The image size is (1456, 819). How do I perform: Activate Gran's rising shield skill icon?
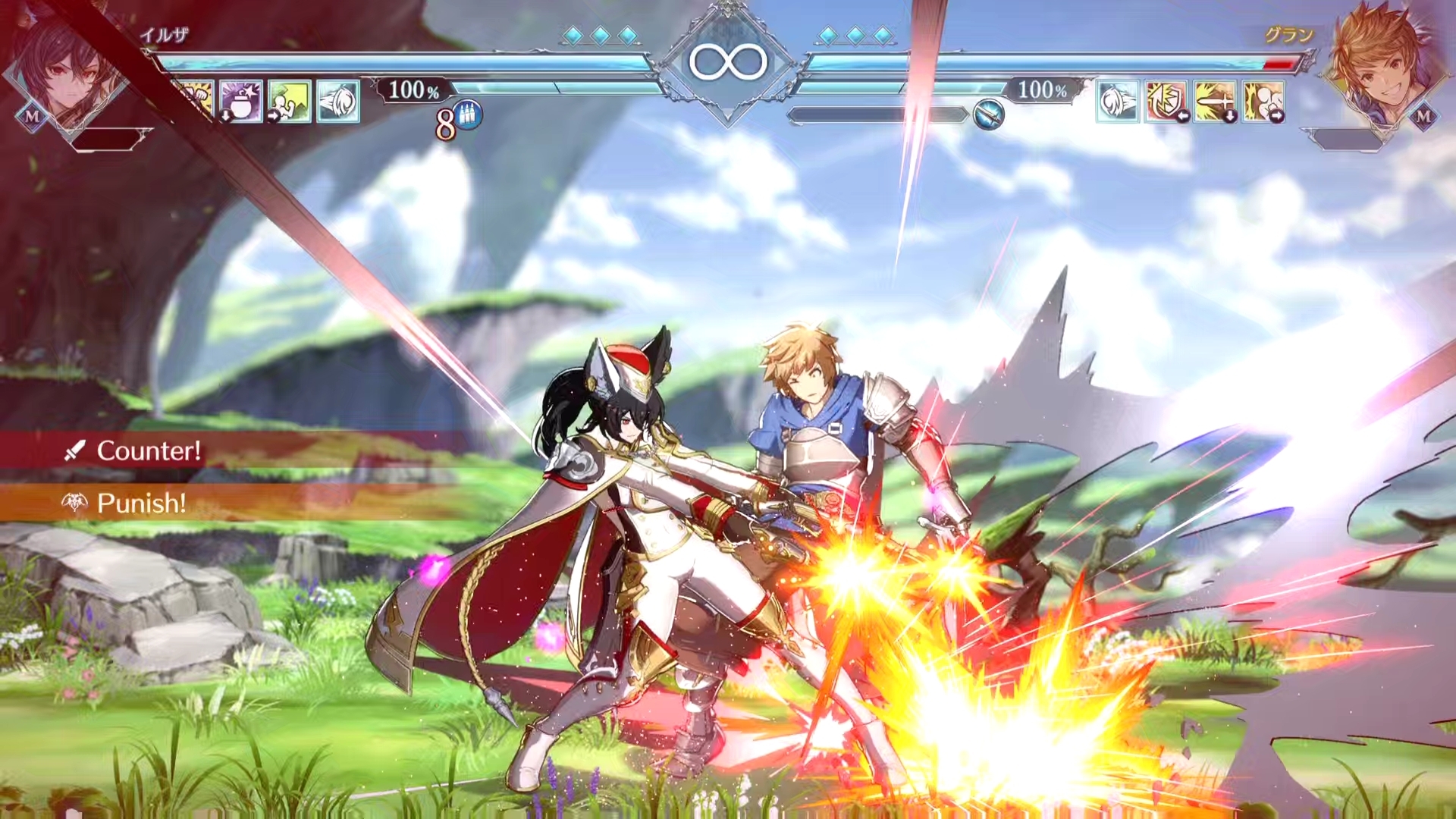1166,102
